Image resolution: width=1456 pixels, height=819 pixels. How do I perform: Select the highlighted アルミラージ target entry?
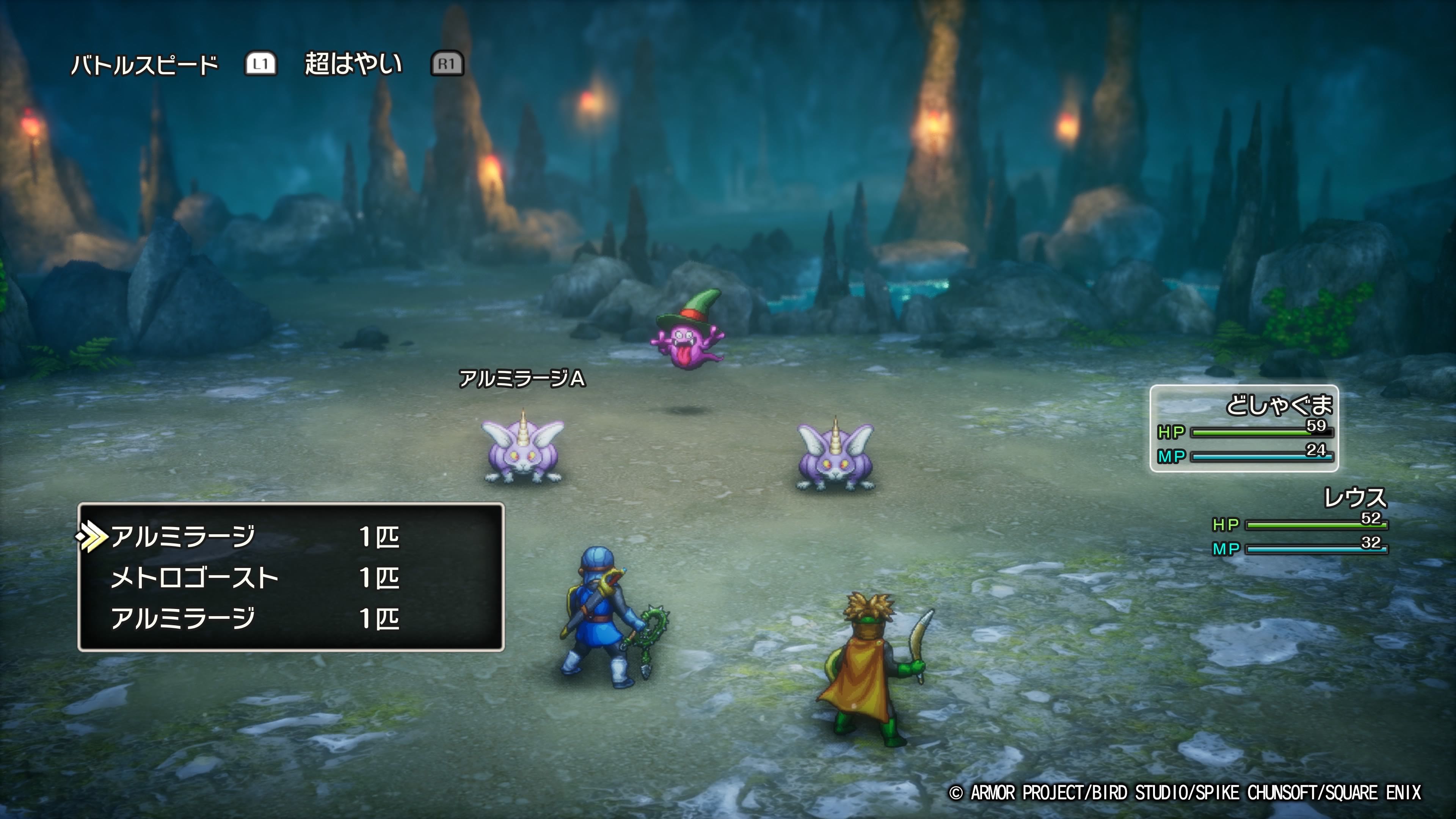(x=183, y=537)
